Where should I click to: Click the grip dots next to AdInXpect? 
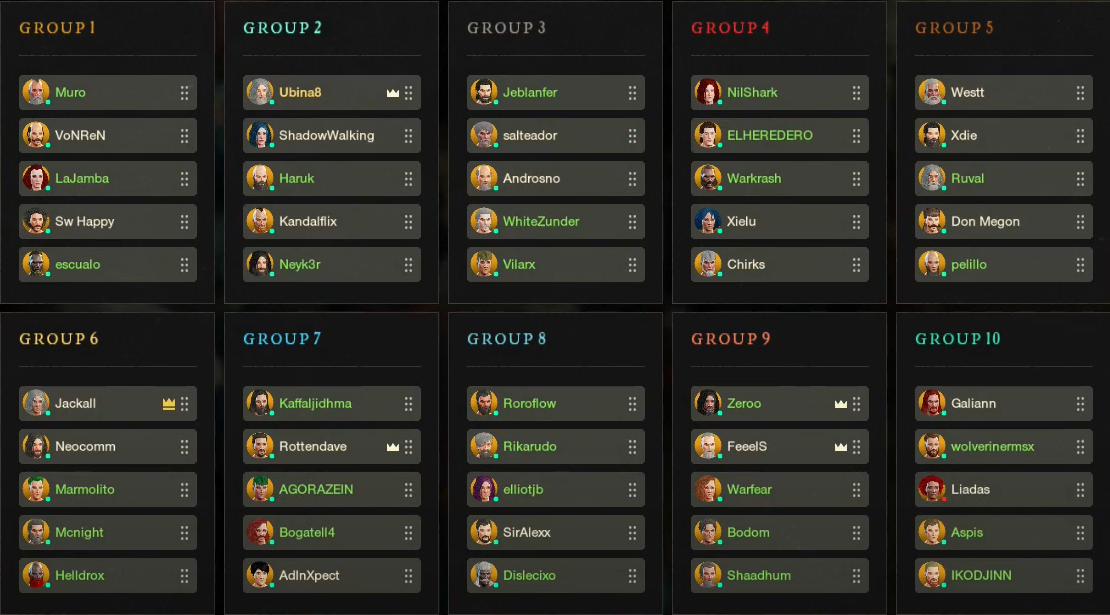click(x=408, y=576)
